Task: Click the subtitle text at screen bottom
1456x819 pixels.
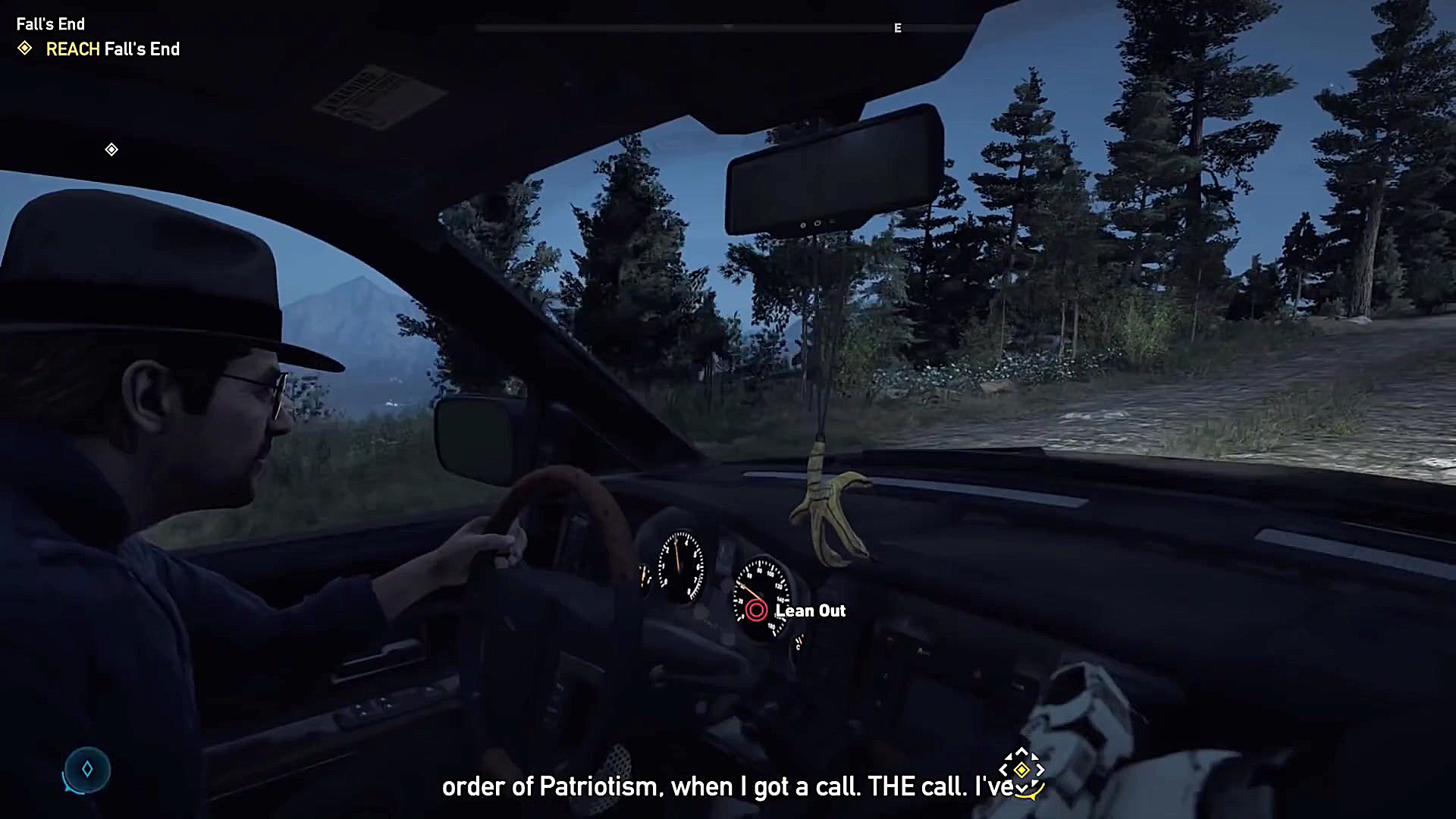Action: tap(728, 786)
